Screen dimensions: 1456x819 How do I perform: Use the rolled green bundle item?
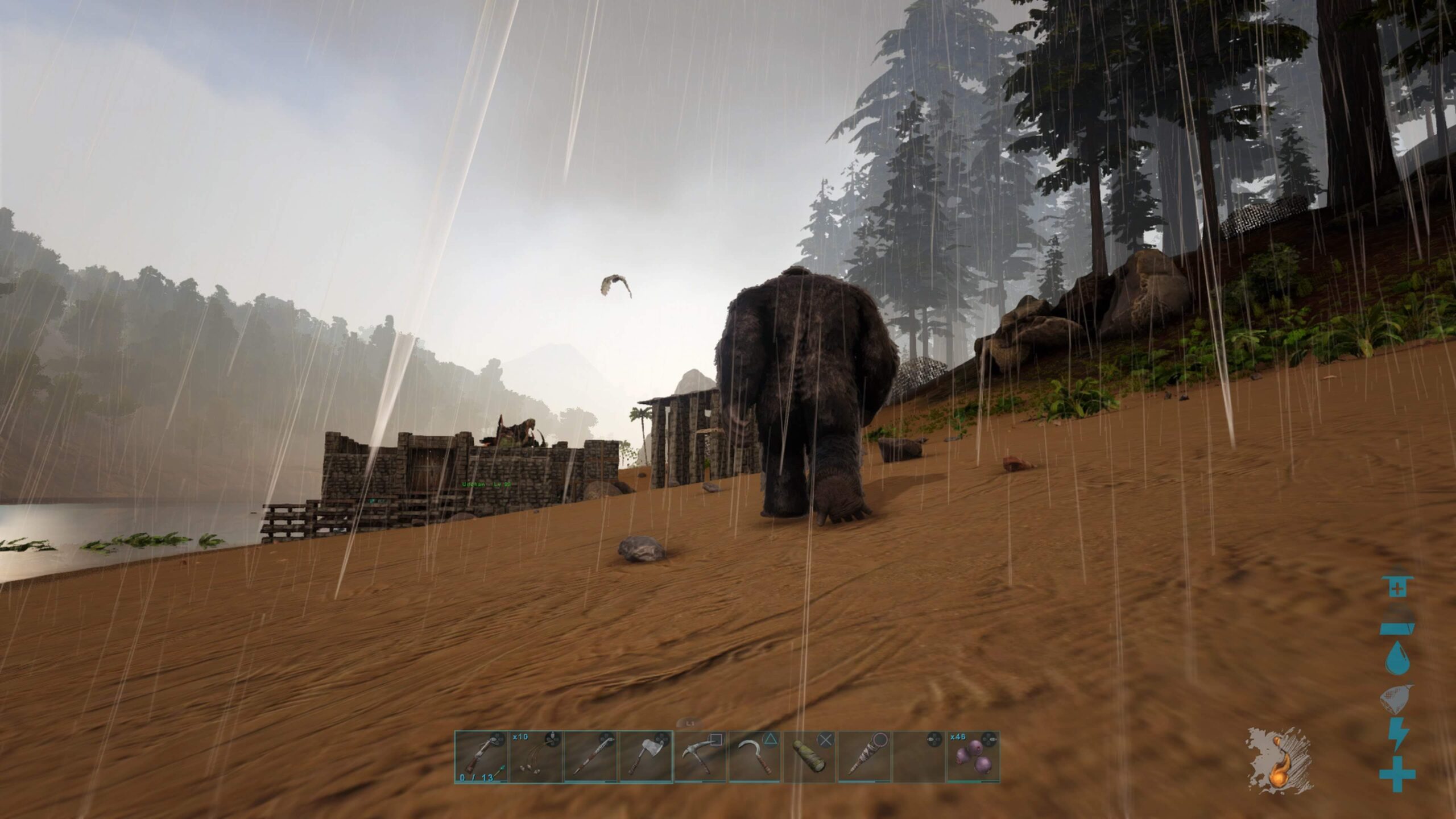click(x=810, y=756)
